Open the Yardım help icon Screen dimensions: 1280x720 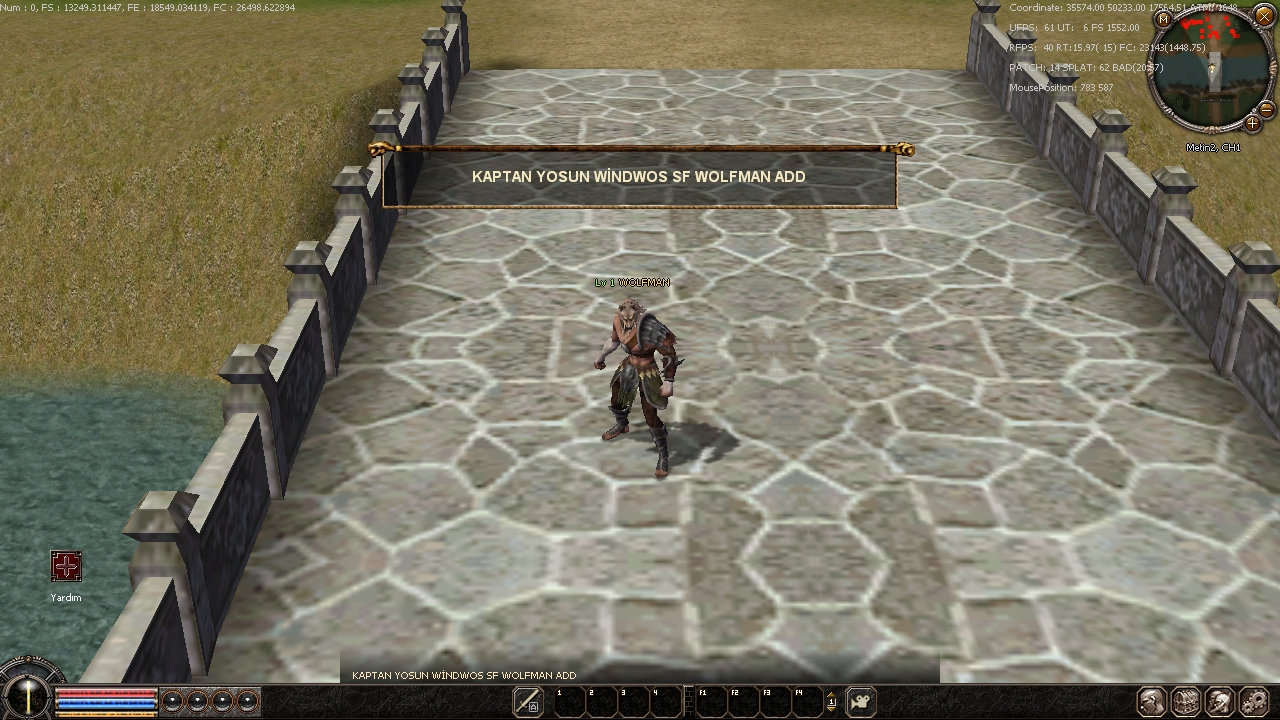click(66, 567)
